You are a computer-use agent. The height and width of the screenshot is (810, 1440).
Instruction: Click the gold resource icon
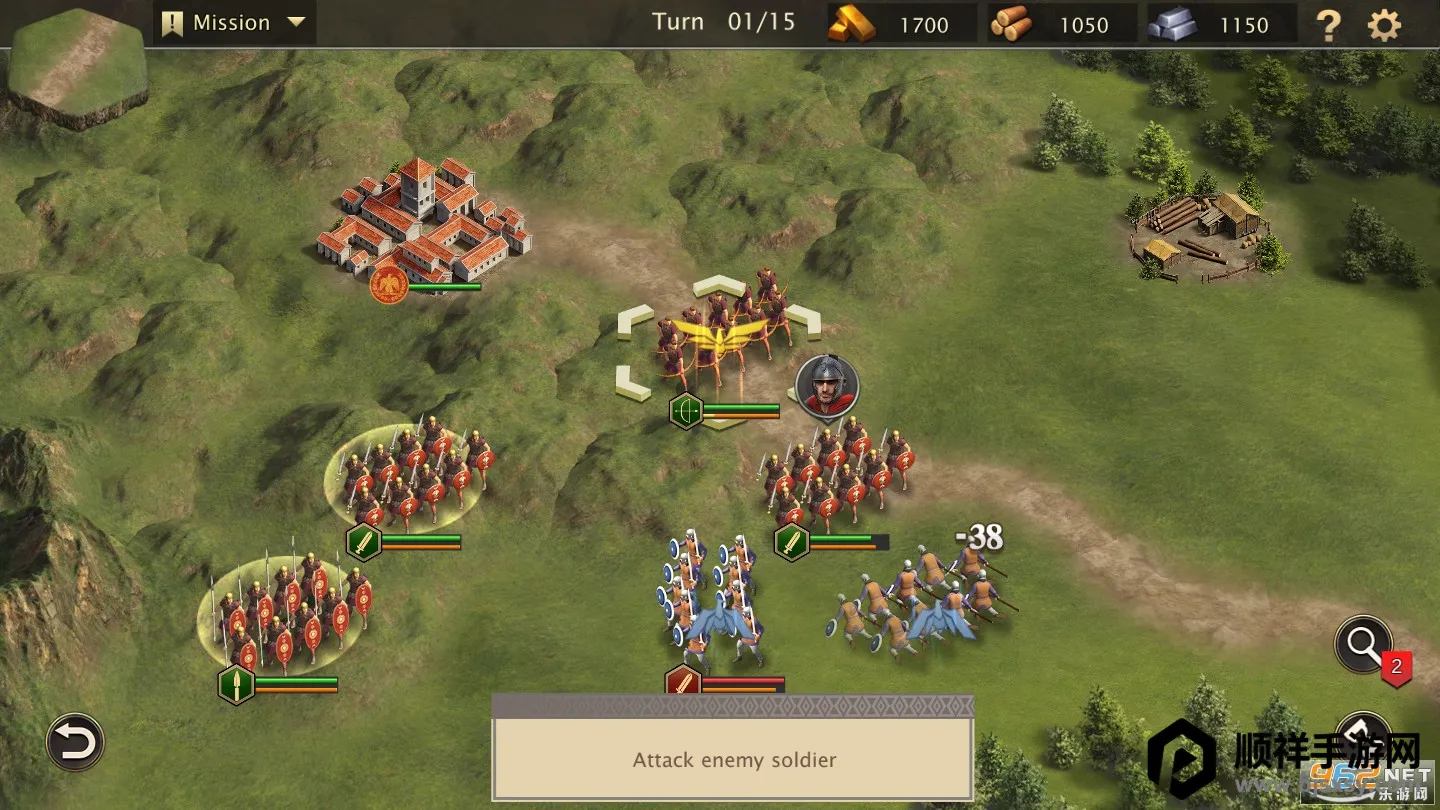point(851,24)
